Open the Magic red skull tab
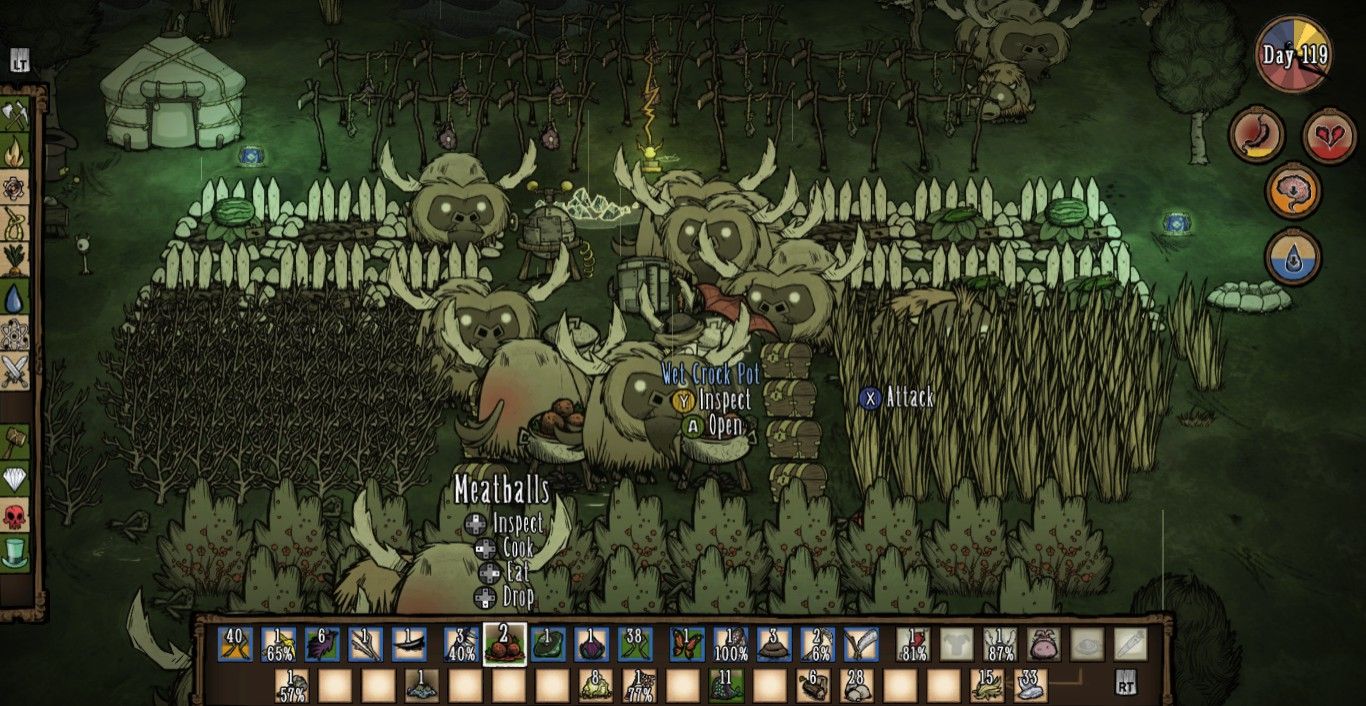Viewport: 1366px width, 706px height. pyautogui.click(x=15, y=516)
